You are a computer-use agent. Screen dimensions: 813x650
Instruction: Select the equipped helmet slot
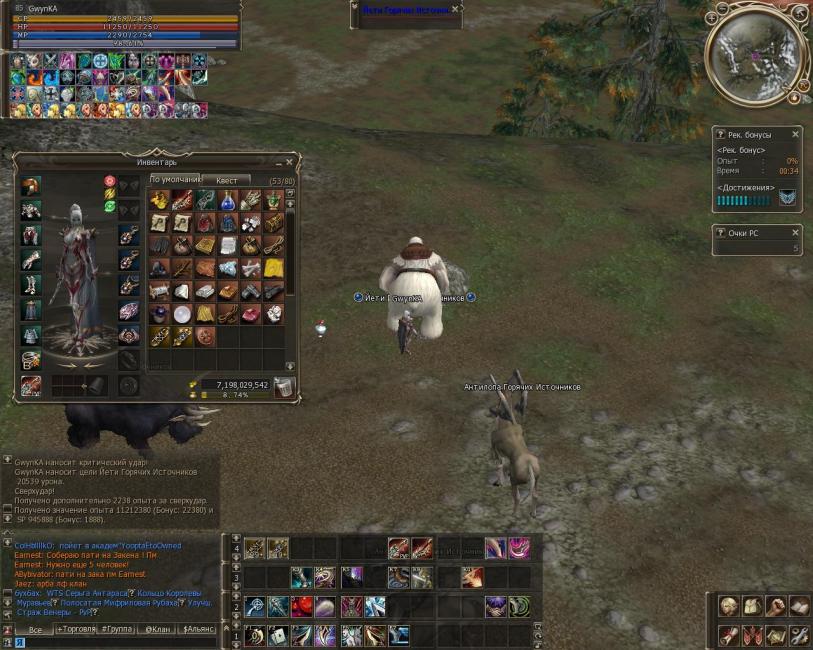31,186
